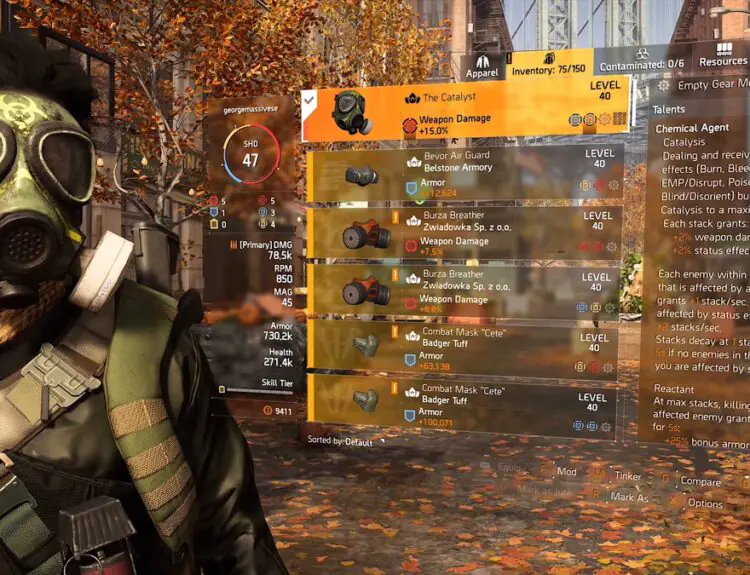Screen dimensions: 750x575
Task: Open the Mark As action
Action: [628, 496]
